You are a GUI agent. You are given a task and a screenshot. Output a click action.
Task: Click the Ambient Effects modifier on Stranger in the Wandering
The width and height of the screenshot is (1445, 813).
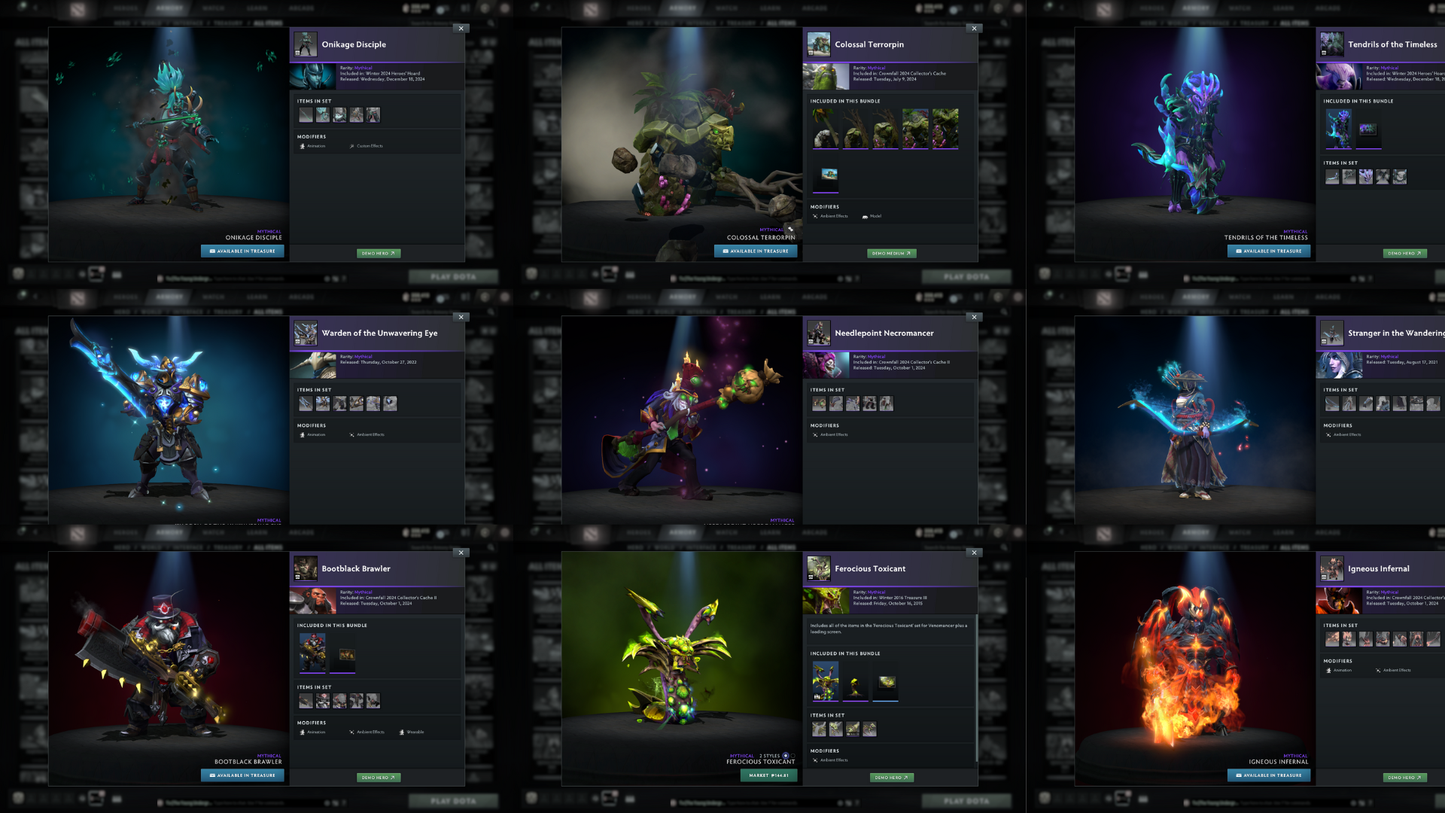tap(1330, 435)
